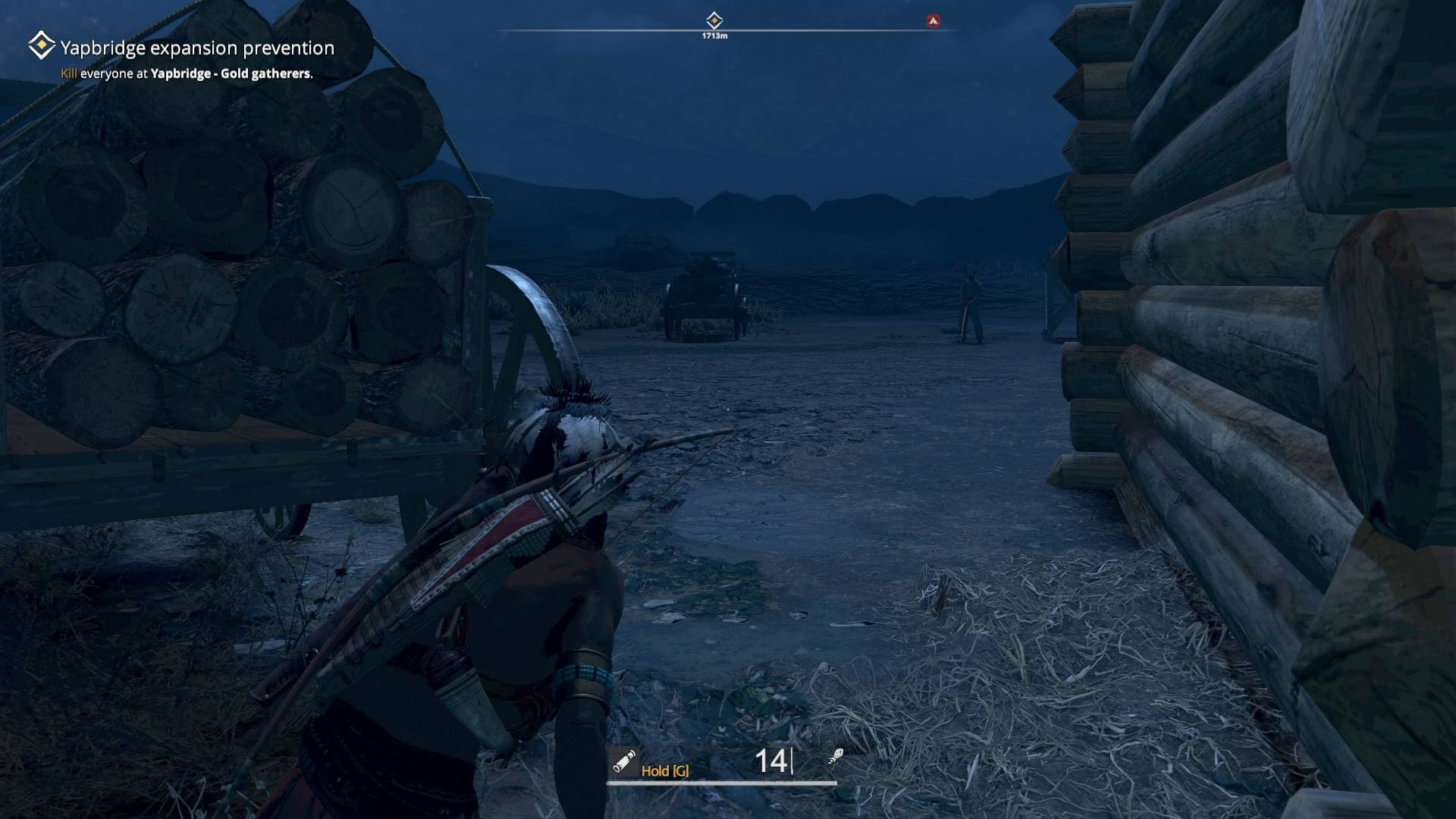This screenshot has height=819, width=1456.
Task: Select the red tent marker on the compass
Action: (x=933, y=20)
